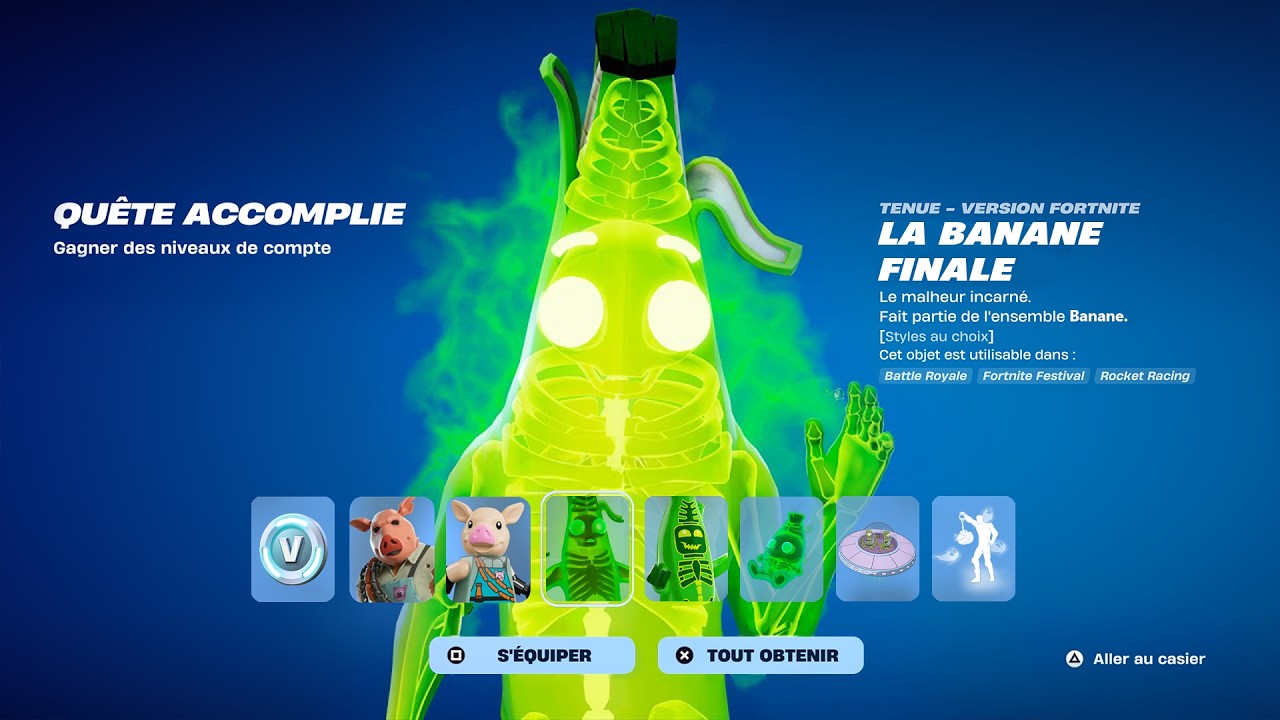The height and width of the screenshot is (720, 1280).
Task: Click the circle controller glyph on S'ÉQUIPER
Action: (457, 654)
